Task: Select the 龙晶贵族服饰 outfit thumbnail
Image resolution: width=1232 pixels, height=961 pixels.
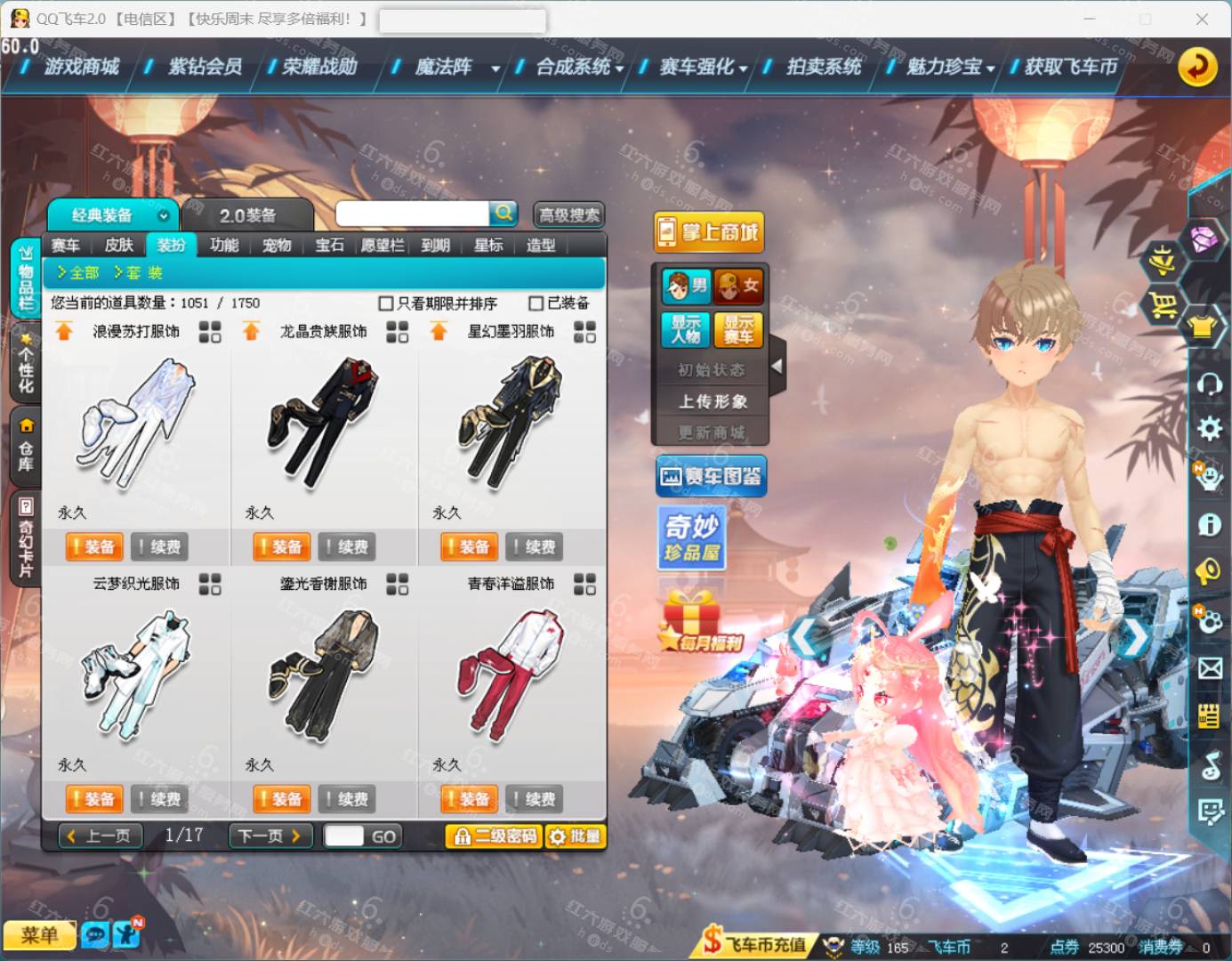Action: (x=324, y=423)
